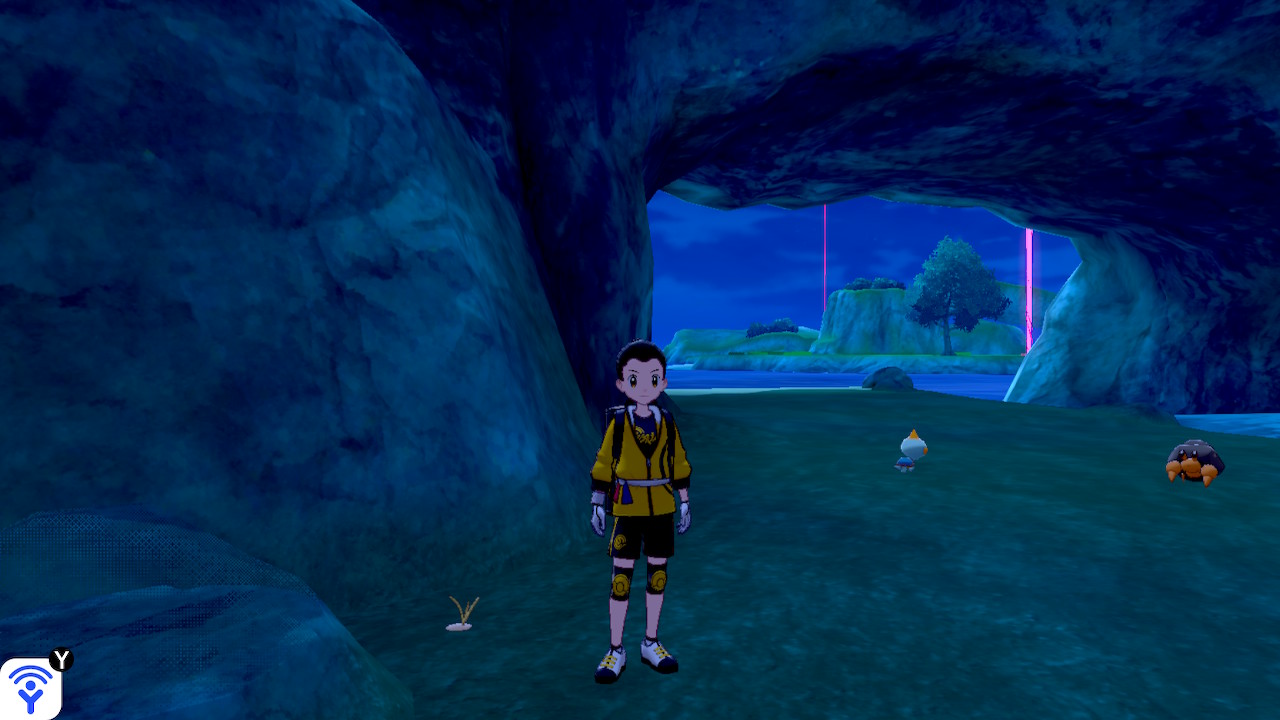The height and width of the screenshot is (720, 1280).
Task: Open the Y-Comm wireless icon
Action: [31, 688]
